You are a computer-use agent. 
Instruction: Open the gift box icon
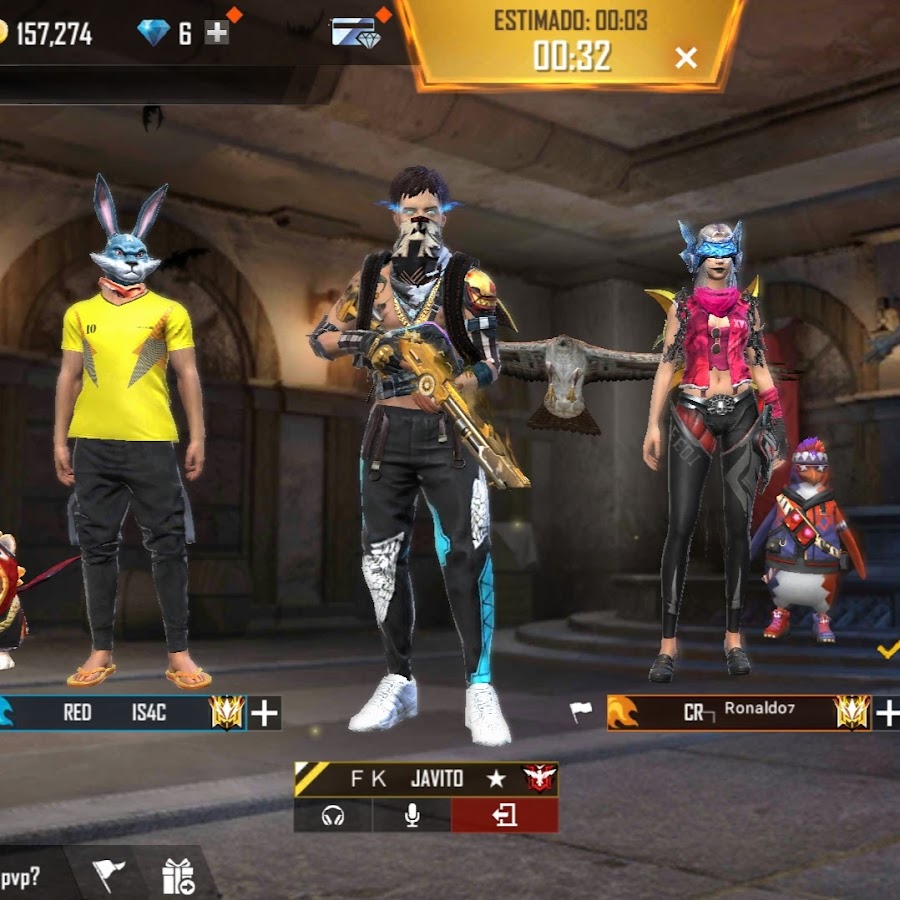(x=178, y=877)
